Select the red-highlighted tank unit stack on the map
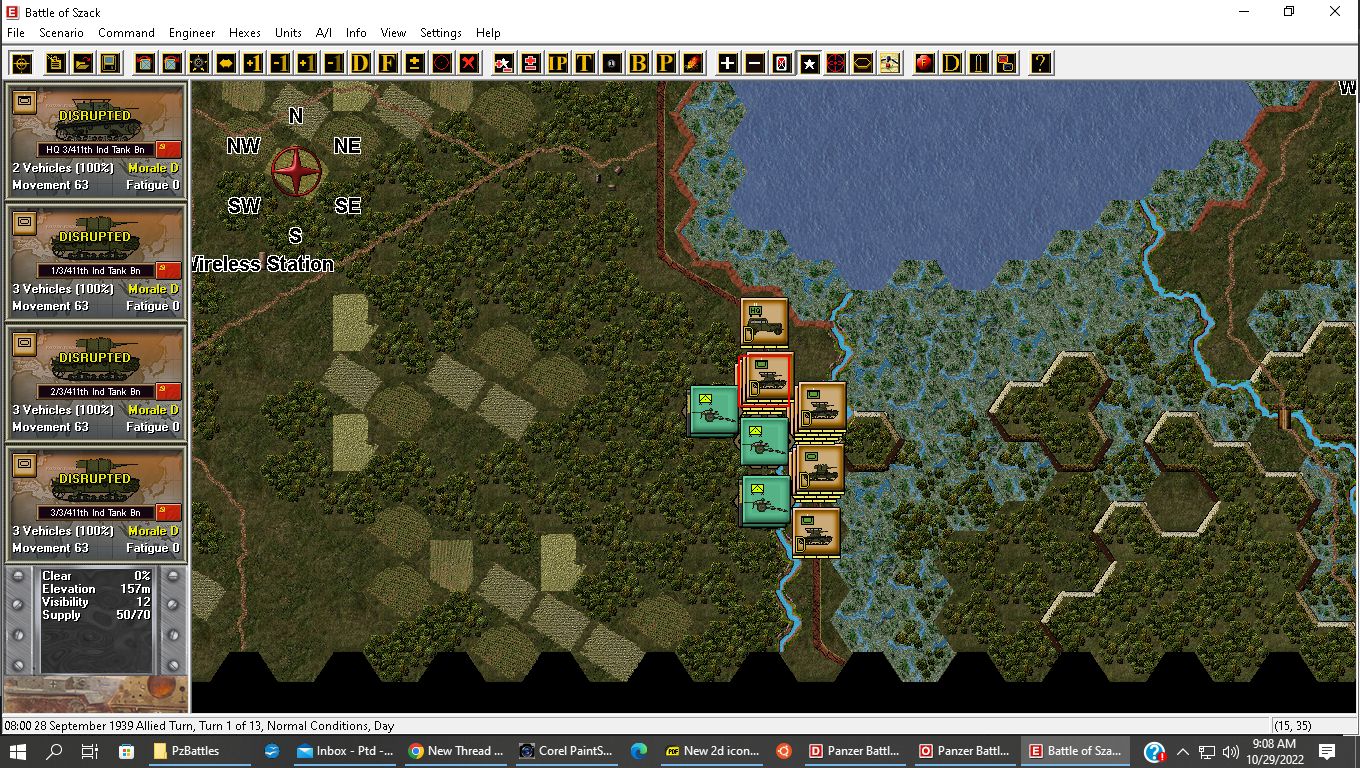Viewport: 1360px width, 768px height. coord(767,378)
